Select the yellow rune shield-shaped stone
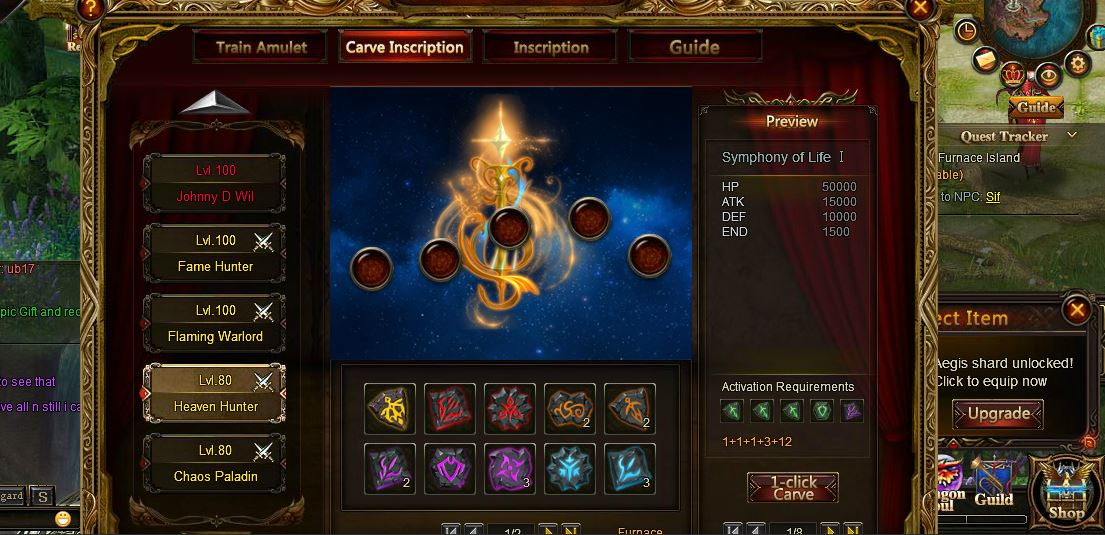1105x535 pixels. tap(390, 409)
